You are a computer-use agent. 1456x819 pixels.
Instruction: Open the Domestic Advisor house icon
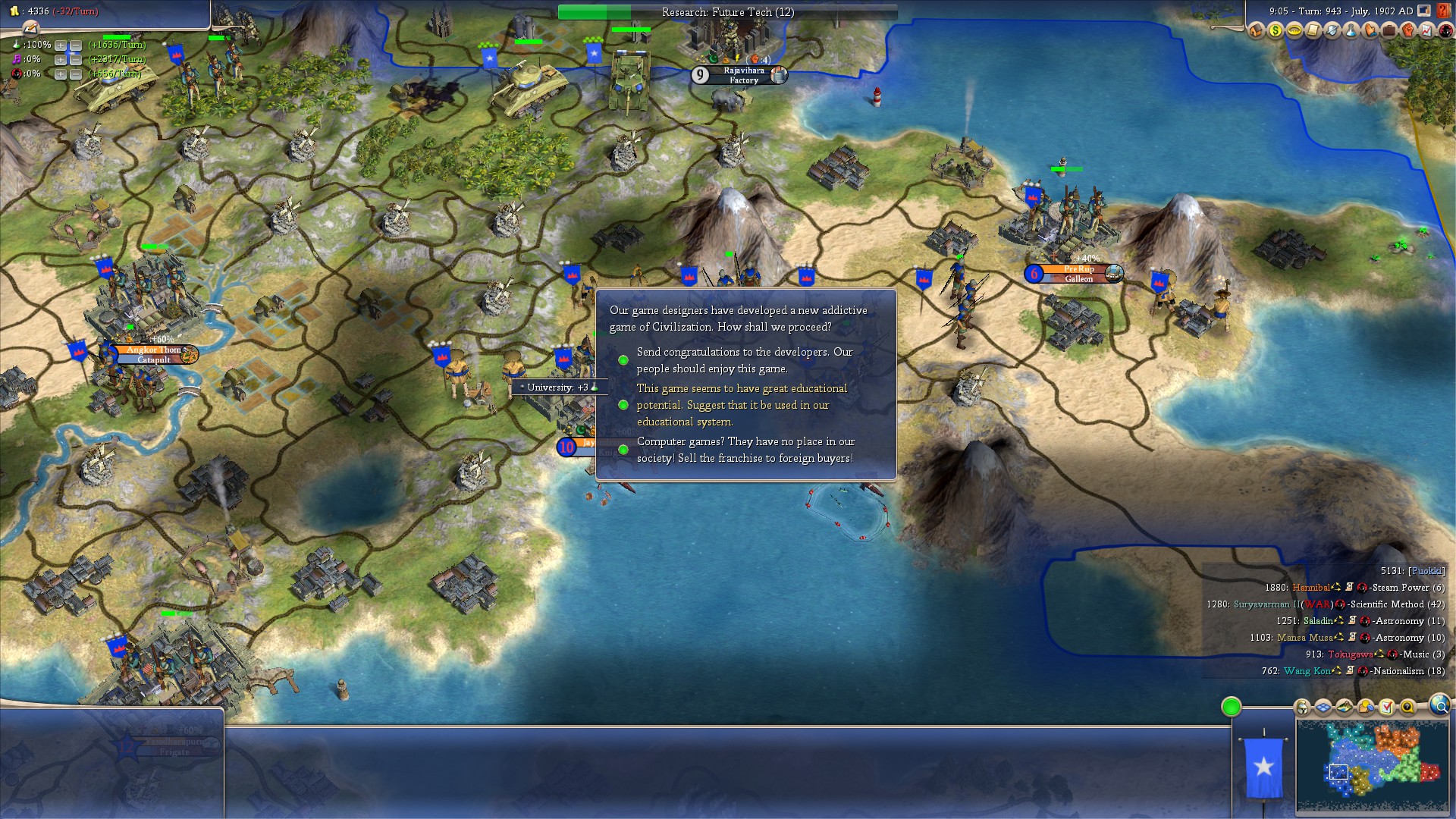click(1256, 30)
